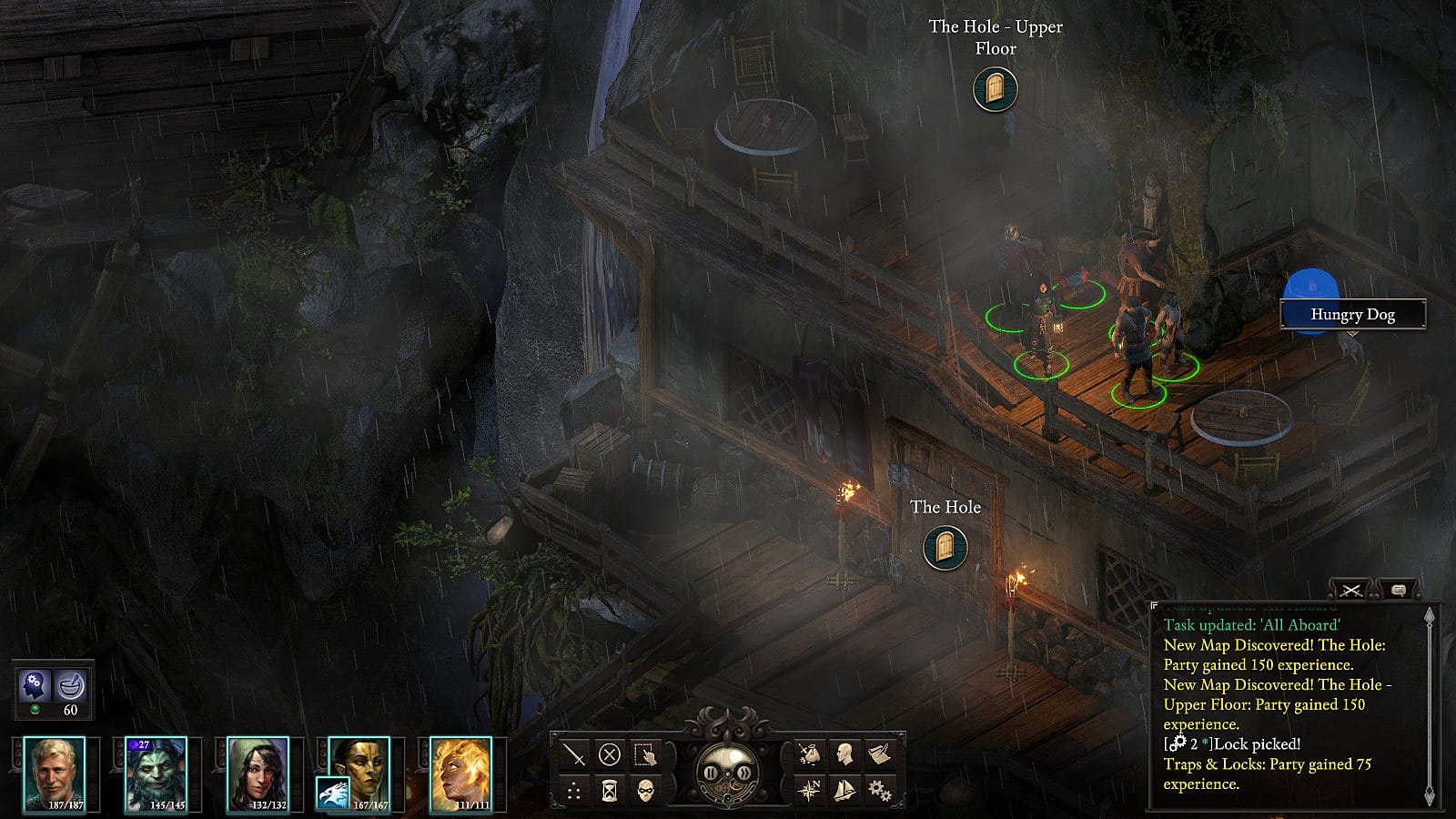The image size is (1456, 819).
Task: Choose the hooded woman party portrait
Action: click(x=258, y=773)
